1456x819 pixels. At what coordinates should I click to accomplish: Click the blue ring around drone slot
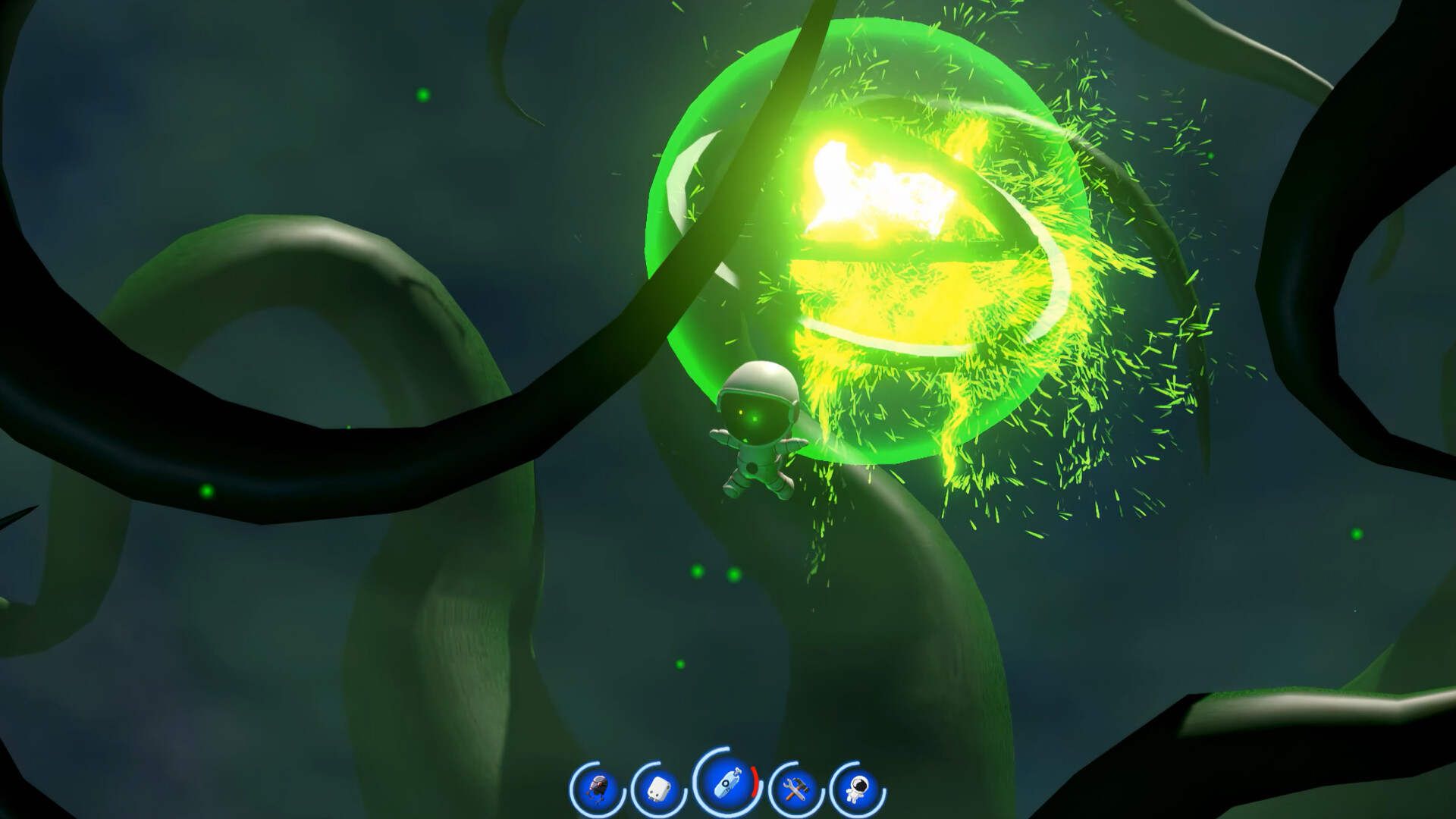tap(575, 787)
